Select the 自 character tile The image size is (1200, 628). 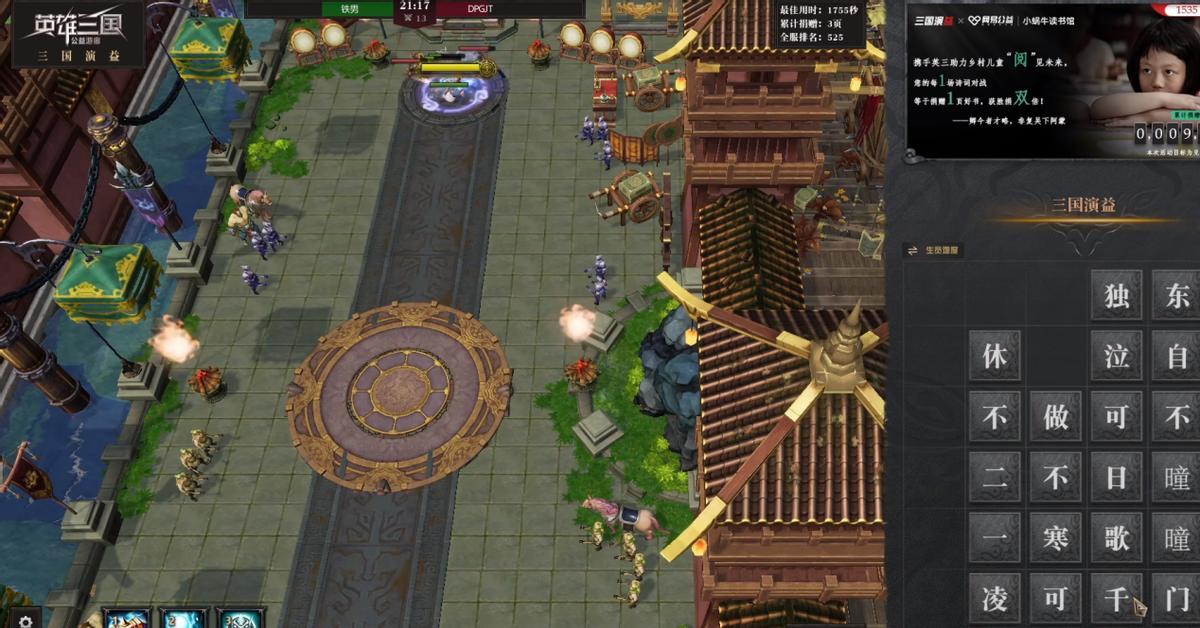[x=1177, y=357]
